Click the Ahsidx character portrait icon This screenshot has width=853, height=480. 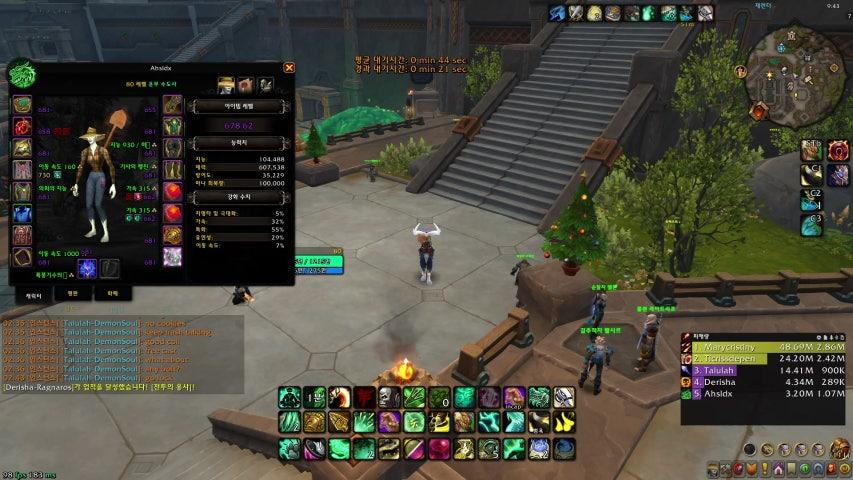(23, 75)
